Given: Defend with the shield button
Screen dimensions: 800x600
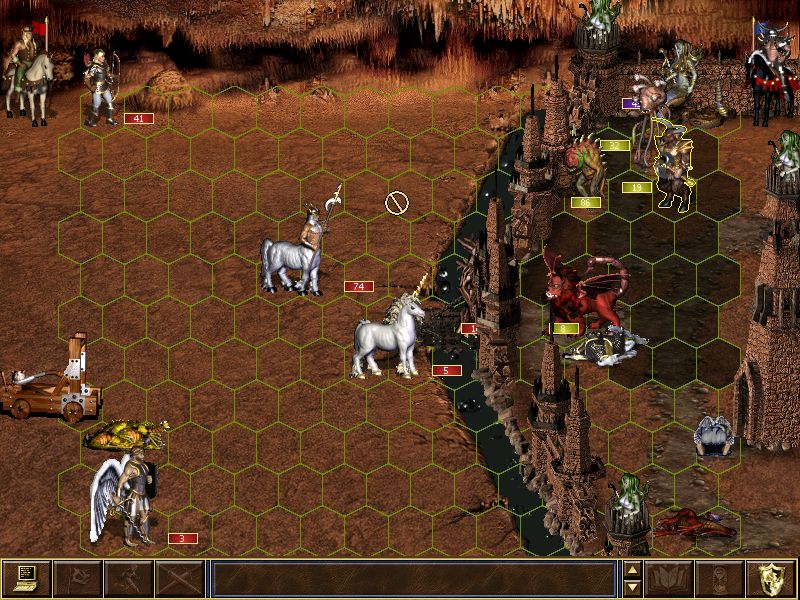Looking at the screenshot, I should [771, 579].
